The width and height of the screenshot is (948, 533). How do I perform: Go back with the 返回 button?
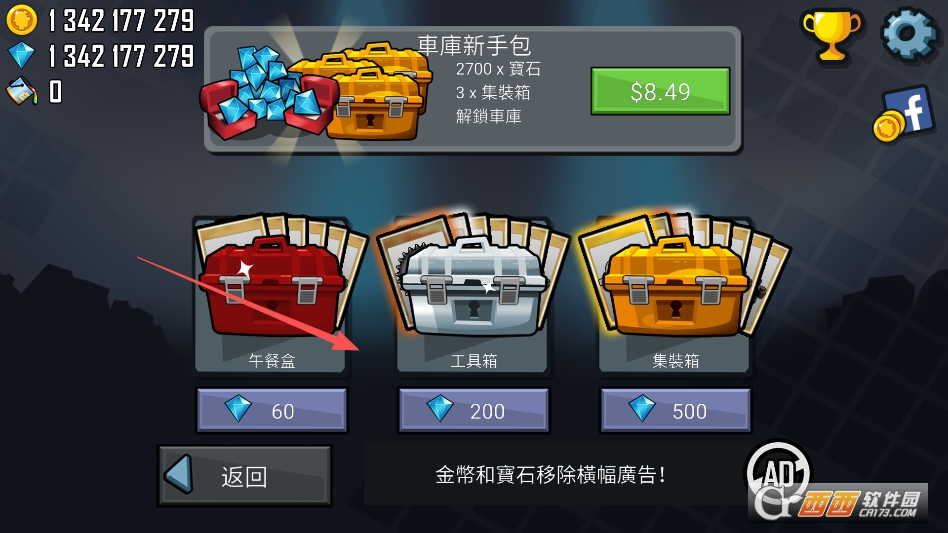click(x=244, y=476)
